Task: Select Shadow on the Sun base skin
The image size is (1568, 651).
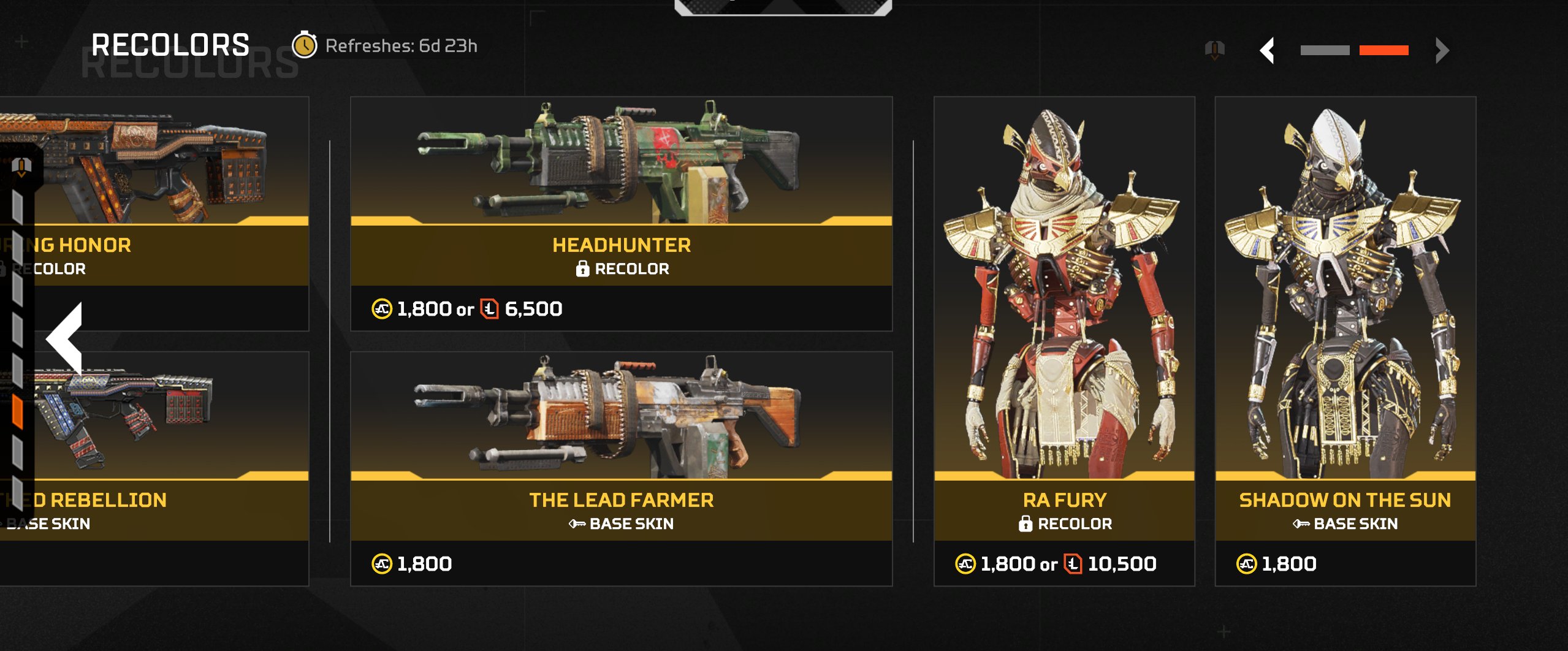Action: pyautogui.click(x=1345, y=341)
